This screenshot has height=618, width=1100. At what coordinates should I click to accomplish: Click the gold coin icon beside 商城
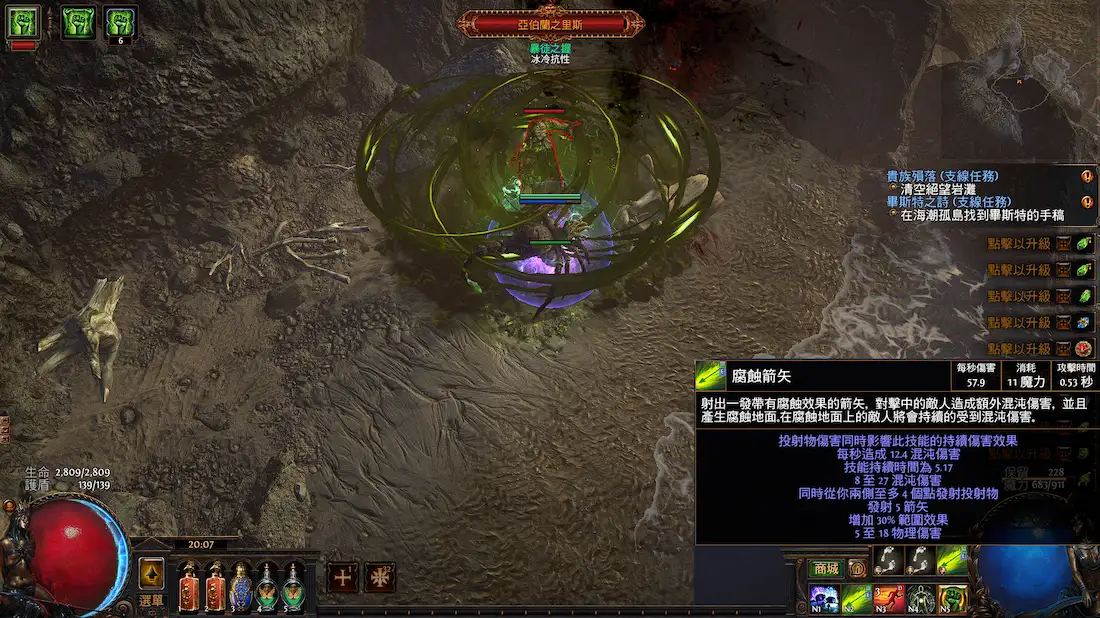[x=857, y=568]
